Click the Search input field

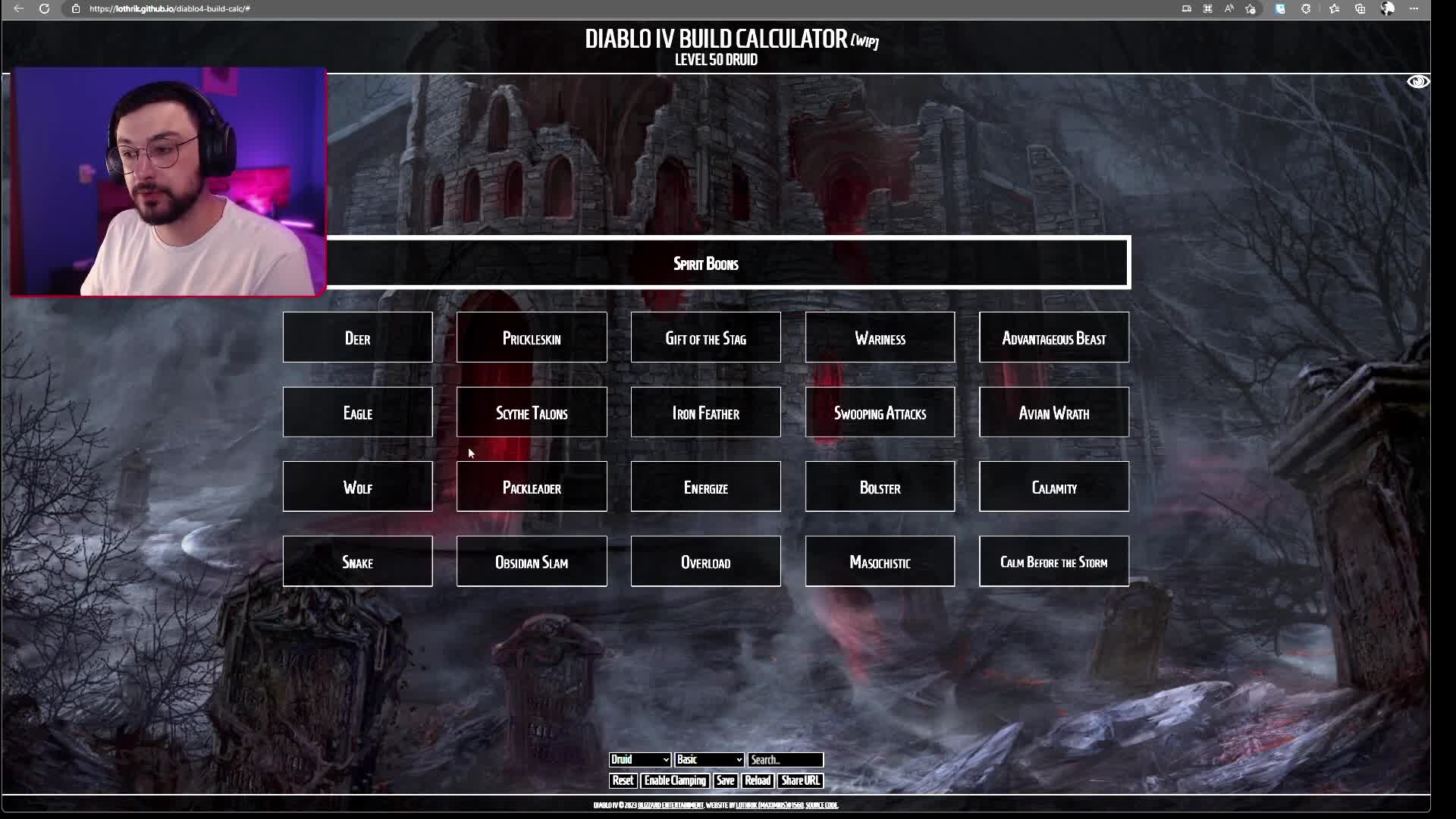click(x=786, y=760)
